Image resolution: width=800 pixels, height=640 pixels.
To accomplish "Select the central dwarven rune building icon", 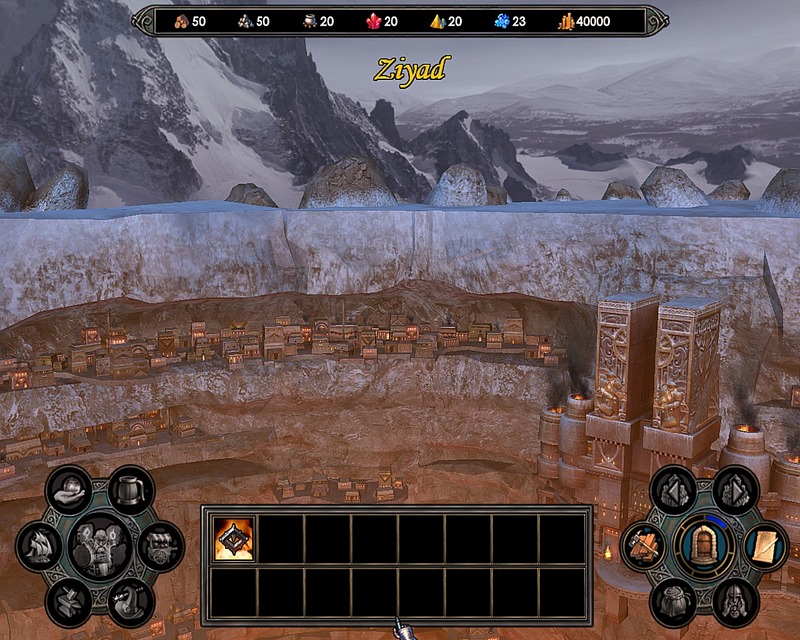I will [100, 545].
